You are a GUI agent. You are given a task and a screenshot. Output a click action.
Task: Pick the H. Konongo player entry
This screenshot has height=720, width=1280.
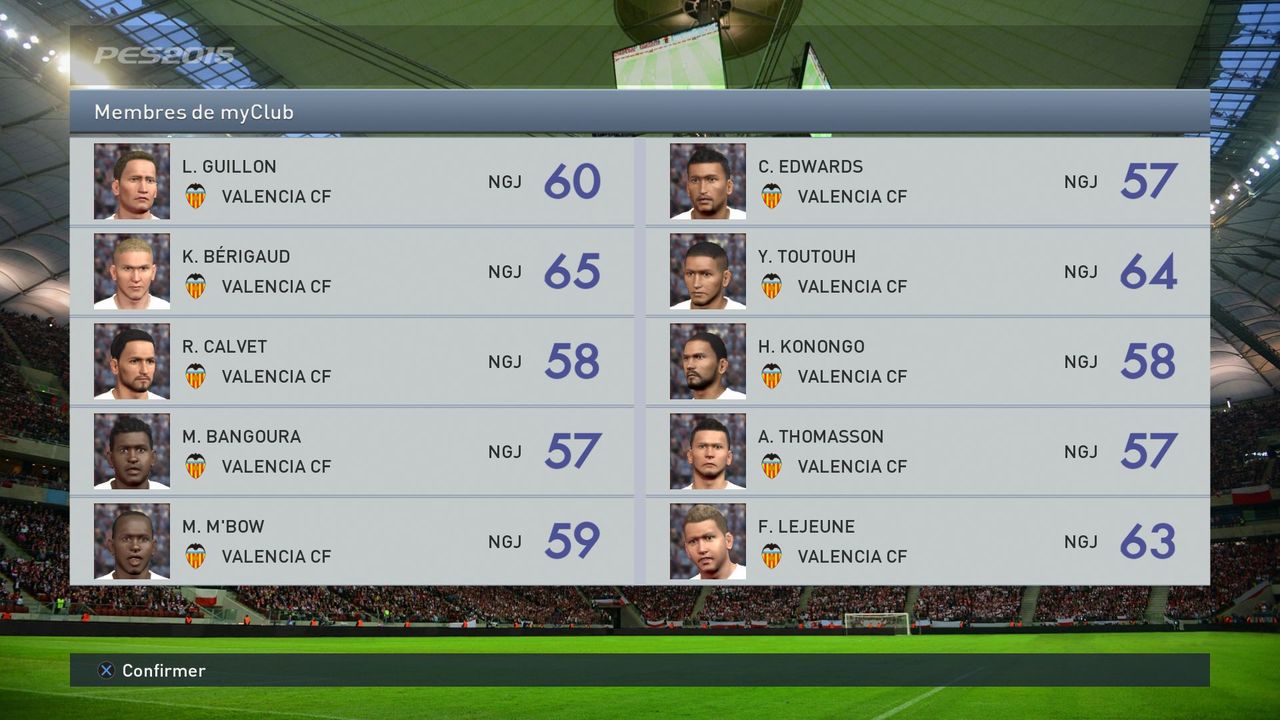(927, 361)
